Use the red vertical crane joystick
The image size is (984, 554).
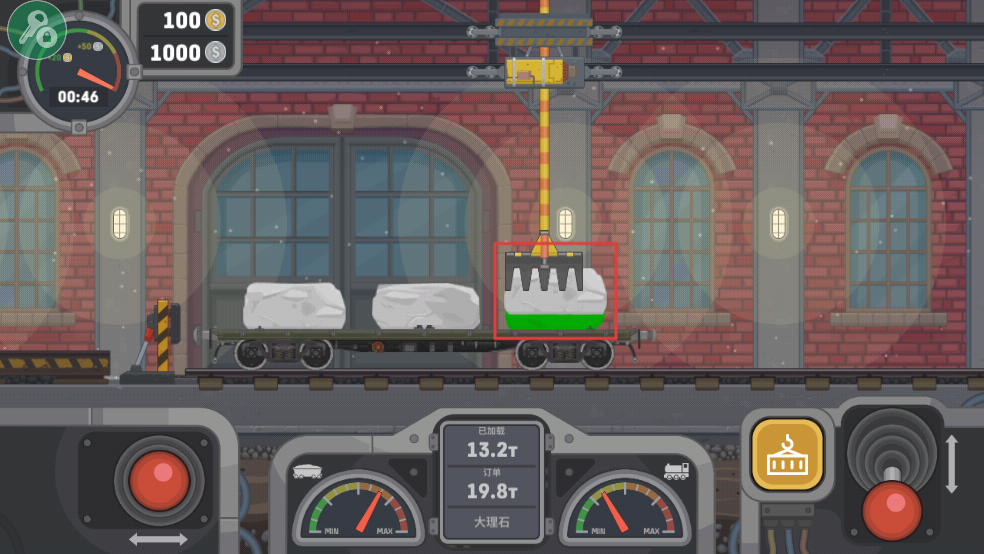coord(891,507)
